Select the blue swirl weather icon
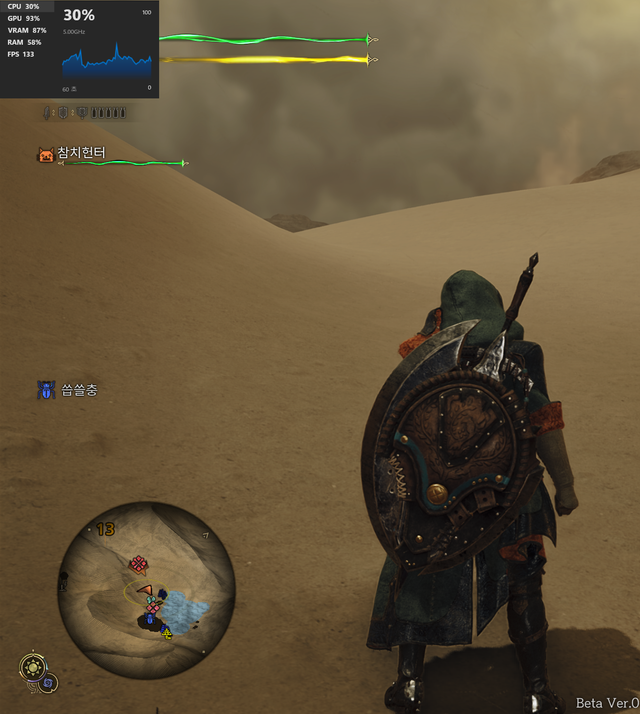Image resolution: width=640 pixels, height=714 pixels. coord(48,683)
